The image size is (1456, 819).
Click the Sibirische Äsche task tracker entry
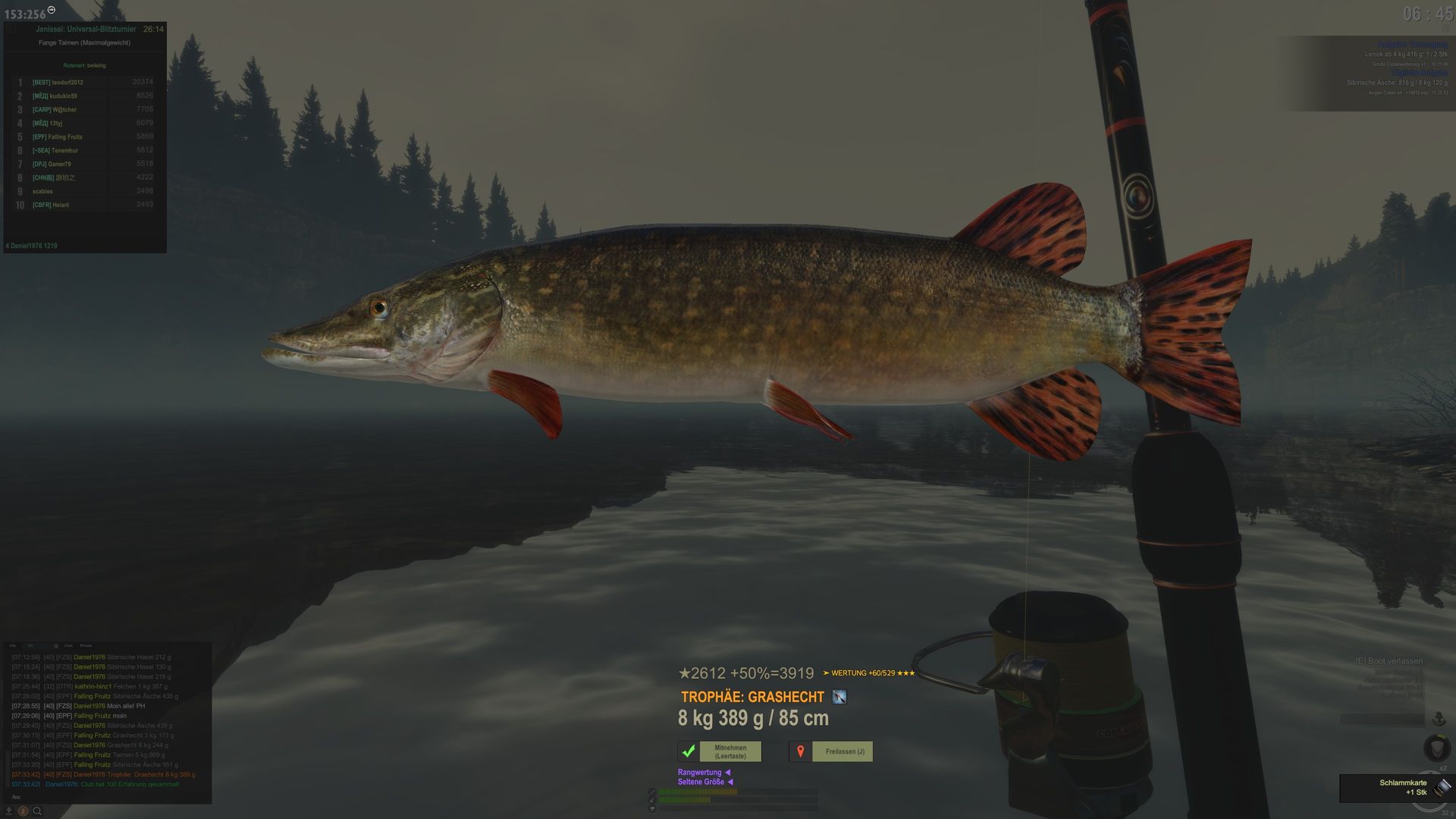click(x=1397, y=83)
